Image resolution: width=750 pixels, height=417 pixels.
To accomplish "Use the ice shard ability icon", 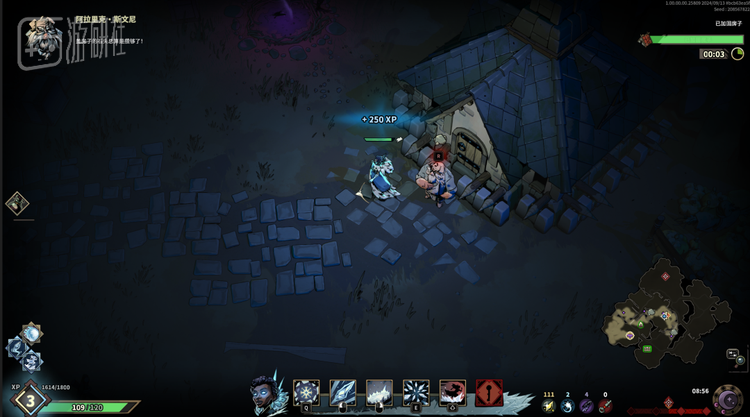I will pyautogui.click(x=343, y=392).
